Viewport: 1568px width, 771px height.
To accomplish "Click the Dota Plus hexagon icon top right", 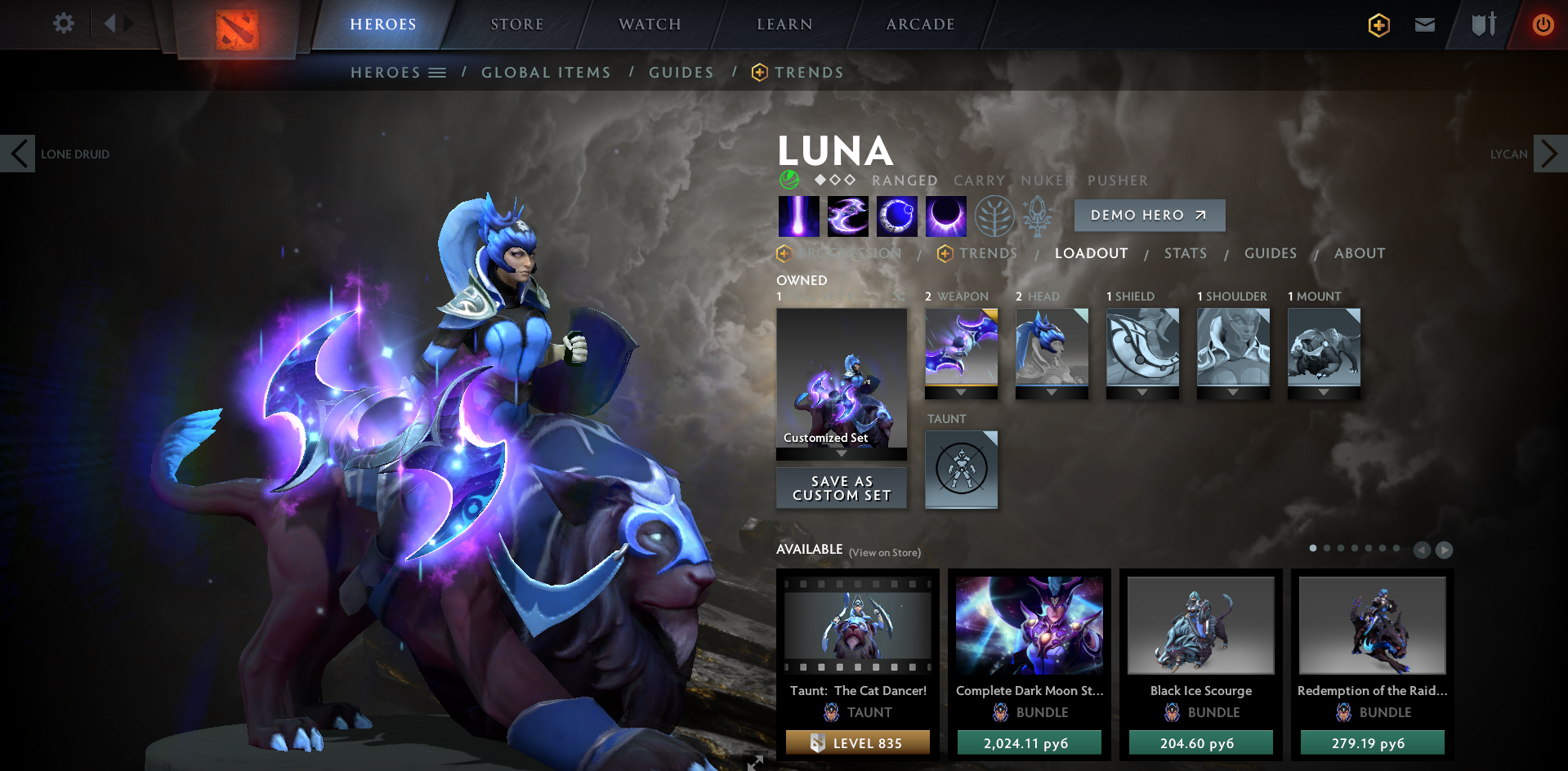I will 1378,25.
